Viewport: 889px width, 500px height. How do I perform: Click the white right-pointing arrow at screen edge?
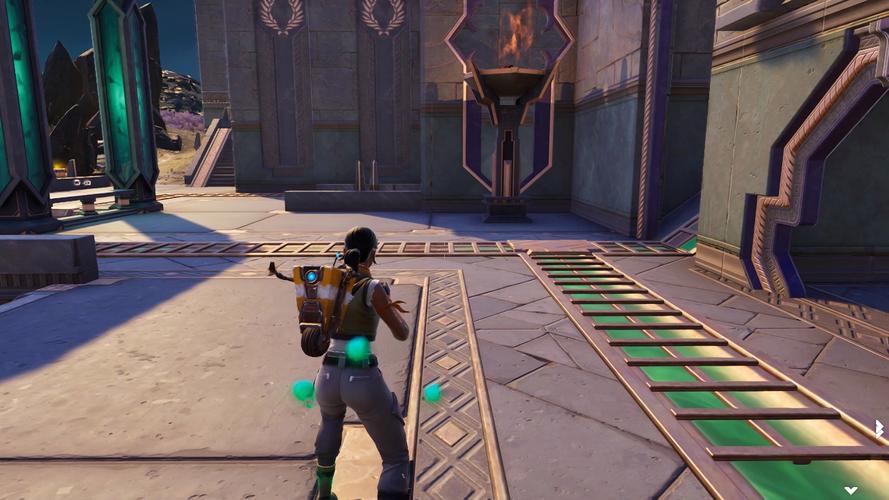tap(878, 428)
